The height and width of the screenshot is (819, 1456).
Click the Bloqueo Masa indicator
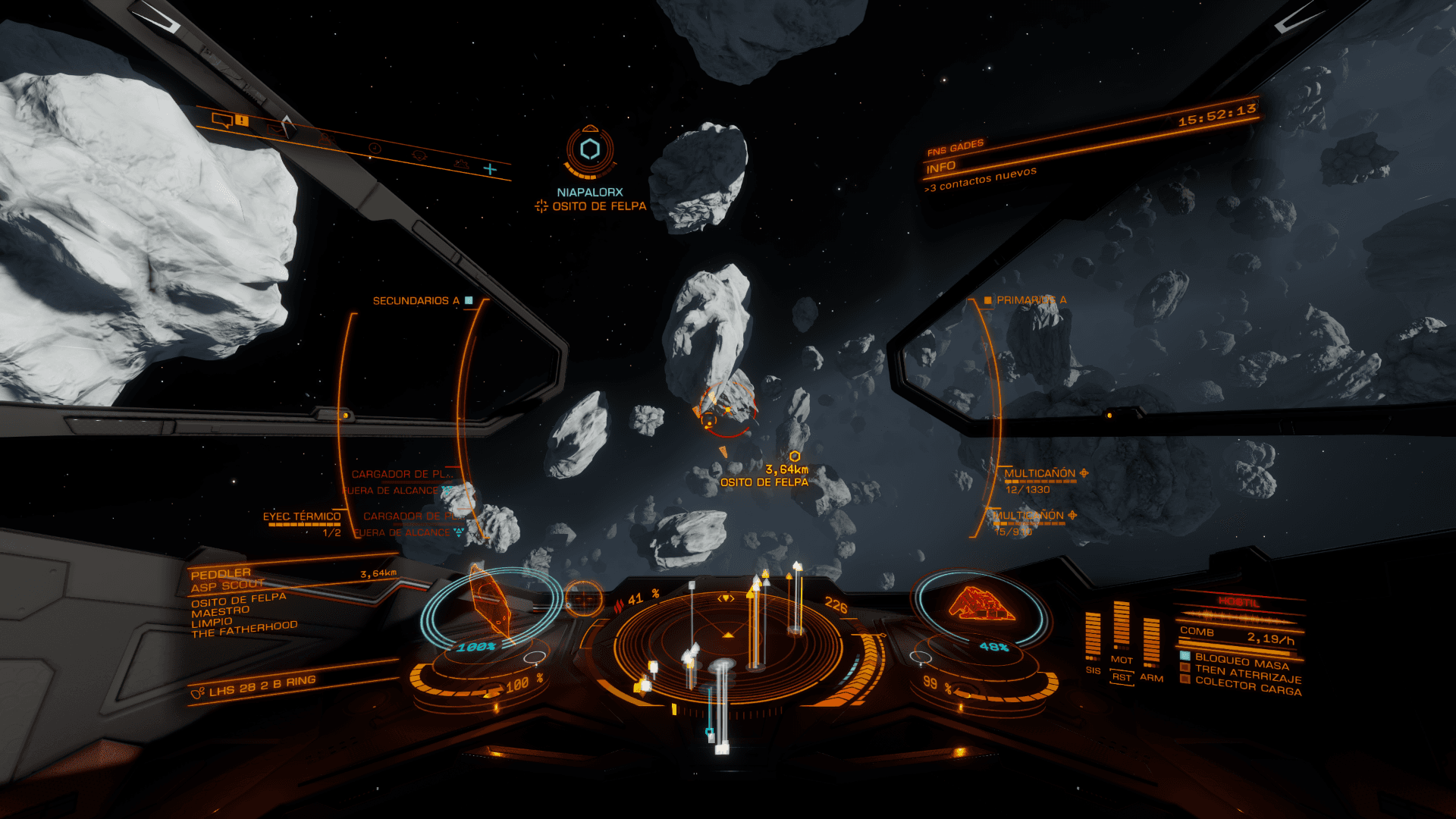tap(1241, 661)
